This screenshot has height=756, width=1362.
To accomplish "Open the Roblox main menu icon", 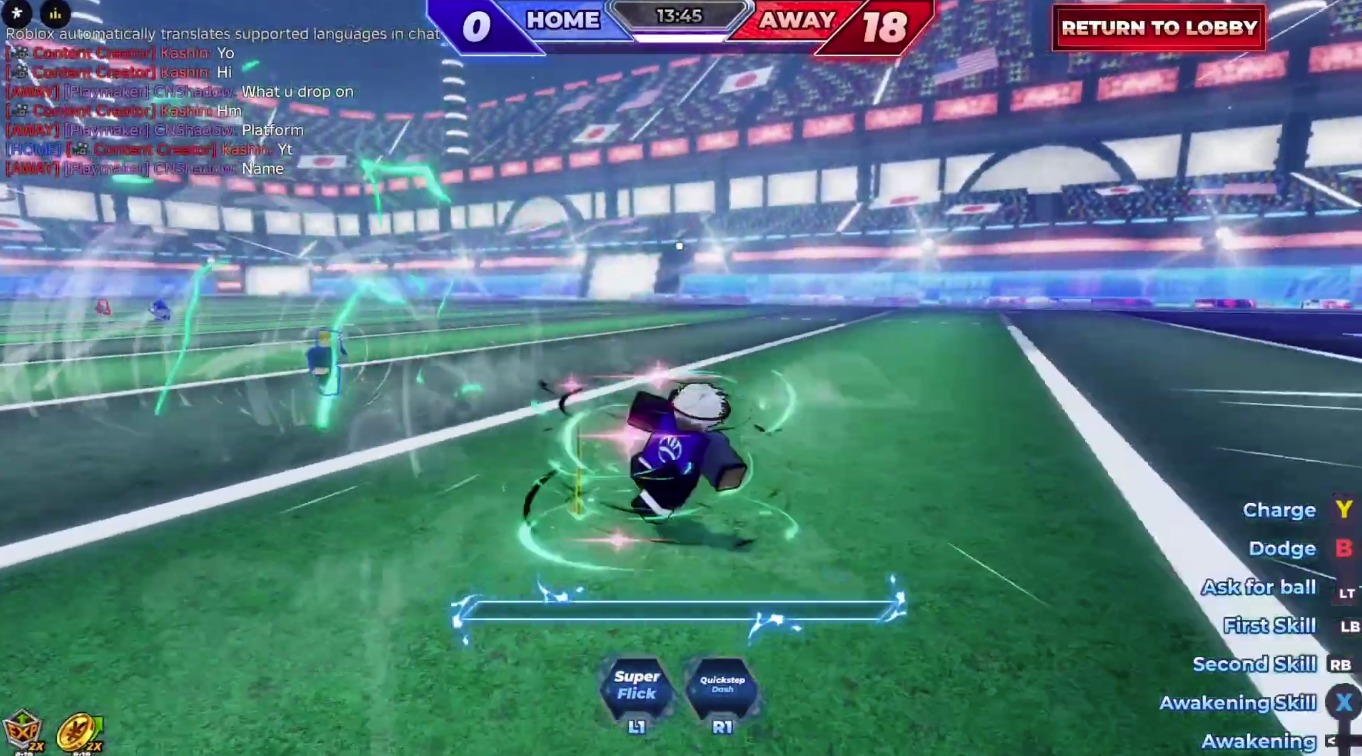I will click(x=17, y=14).
